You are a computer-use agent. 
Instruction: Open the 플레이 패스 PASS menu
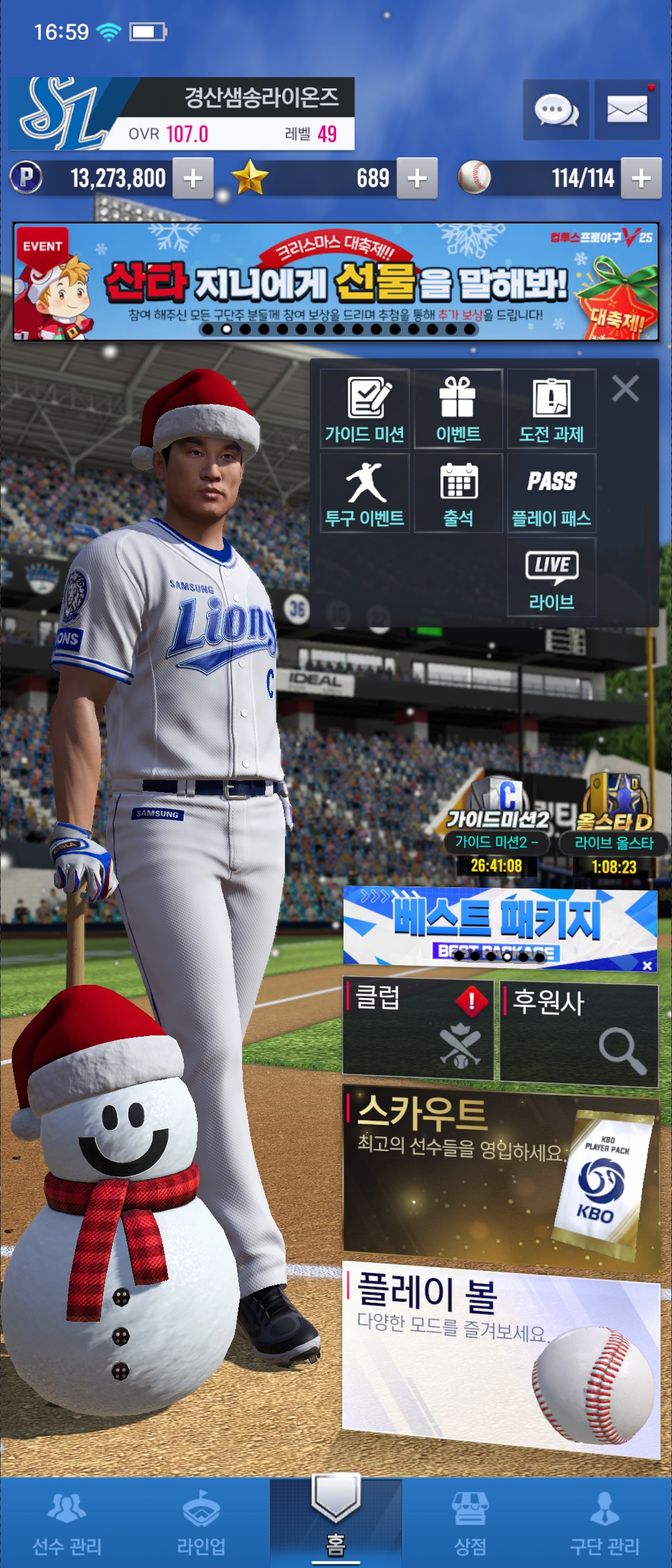click(x=551, y=493)
